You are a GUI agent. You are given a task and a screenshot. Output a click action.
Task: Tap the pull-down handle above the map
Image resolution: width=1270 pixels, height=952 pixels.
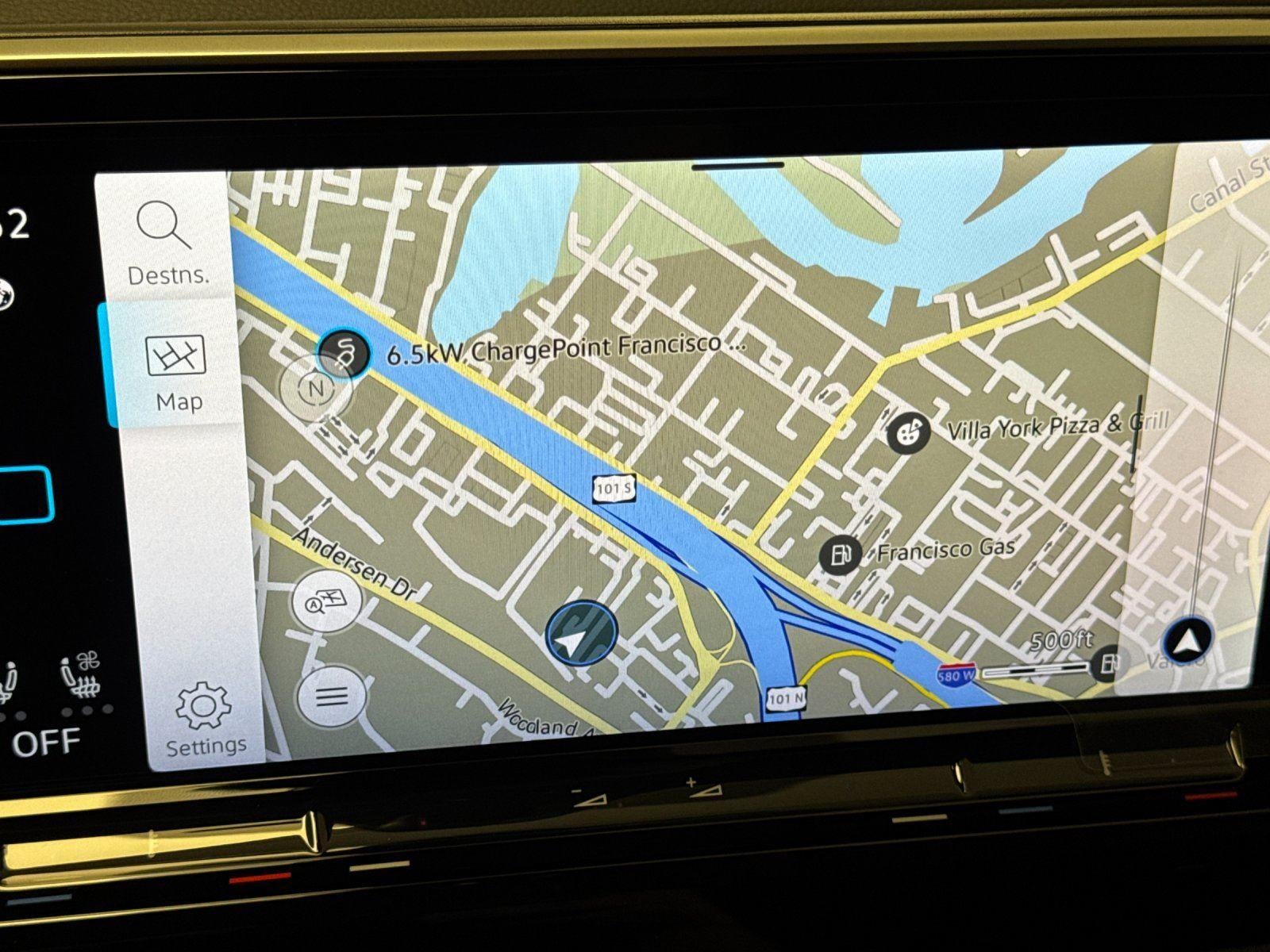737,166
